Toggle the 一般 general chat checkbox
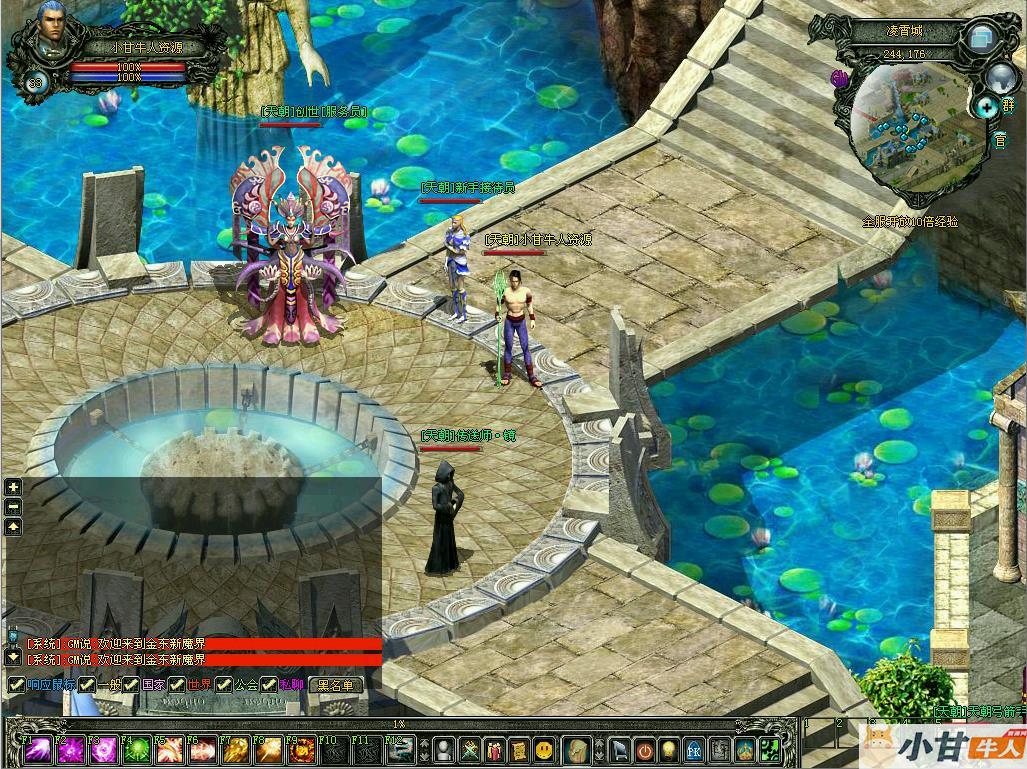Screen dimensions: 1027x769 (x=87, y=685)
